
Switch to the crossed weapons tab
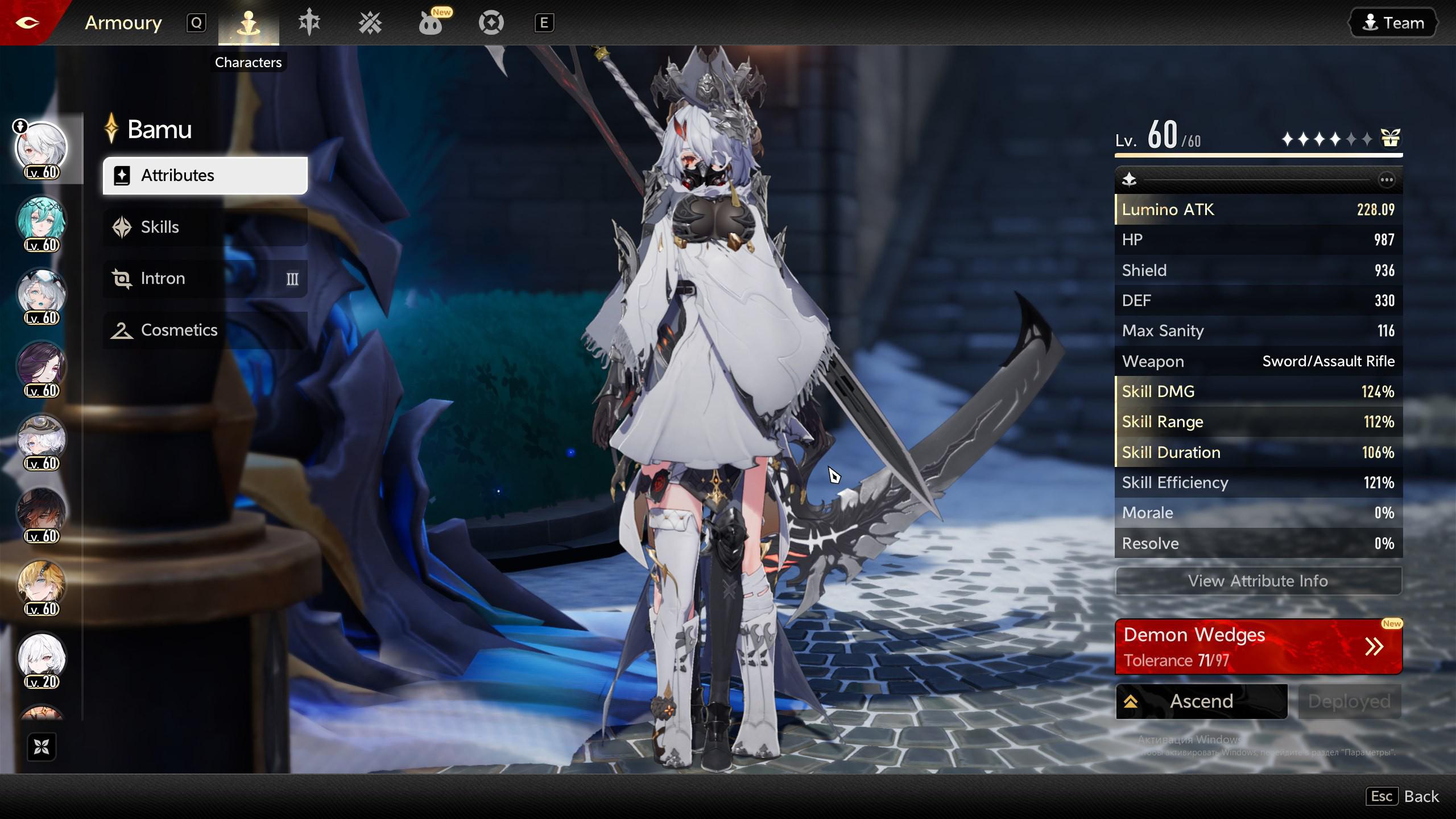click(x=370, y=23)
